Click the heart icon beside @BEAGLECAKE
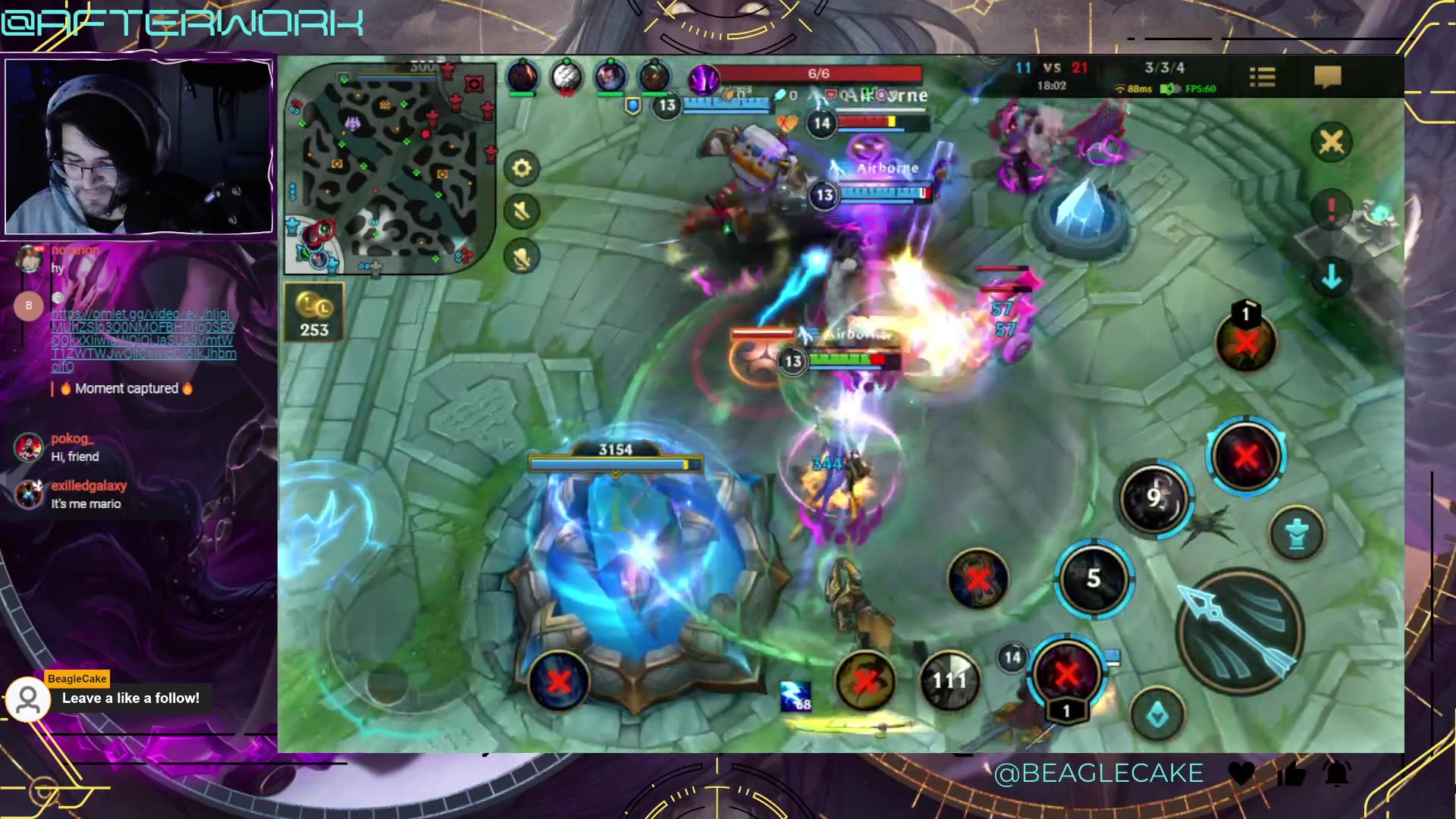This screenshot has width=1456, height=819. click(1241, 773)
